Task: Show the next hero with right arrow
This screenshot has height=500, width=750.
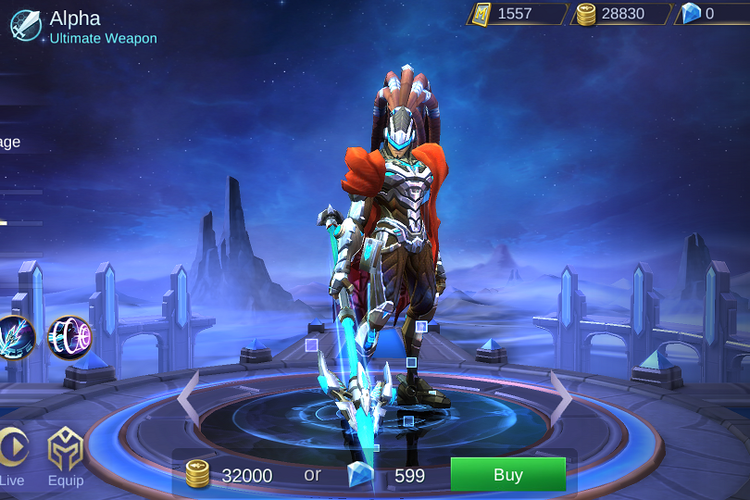Action: 562,397
